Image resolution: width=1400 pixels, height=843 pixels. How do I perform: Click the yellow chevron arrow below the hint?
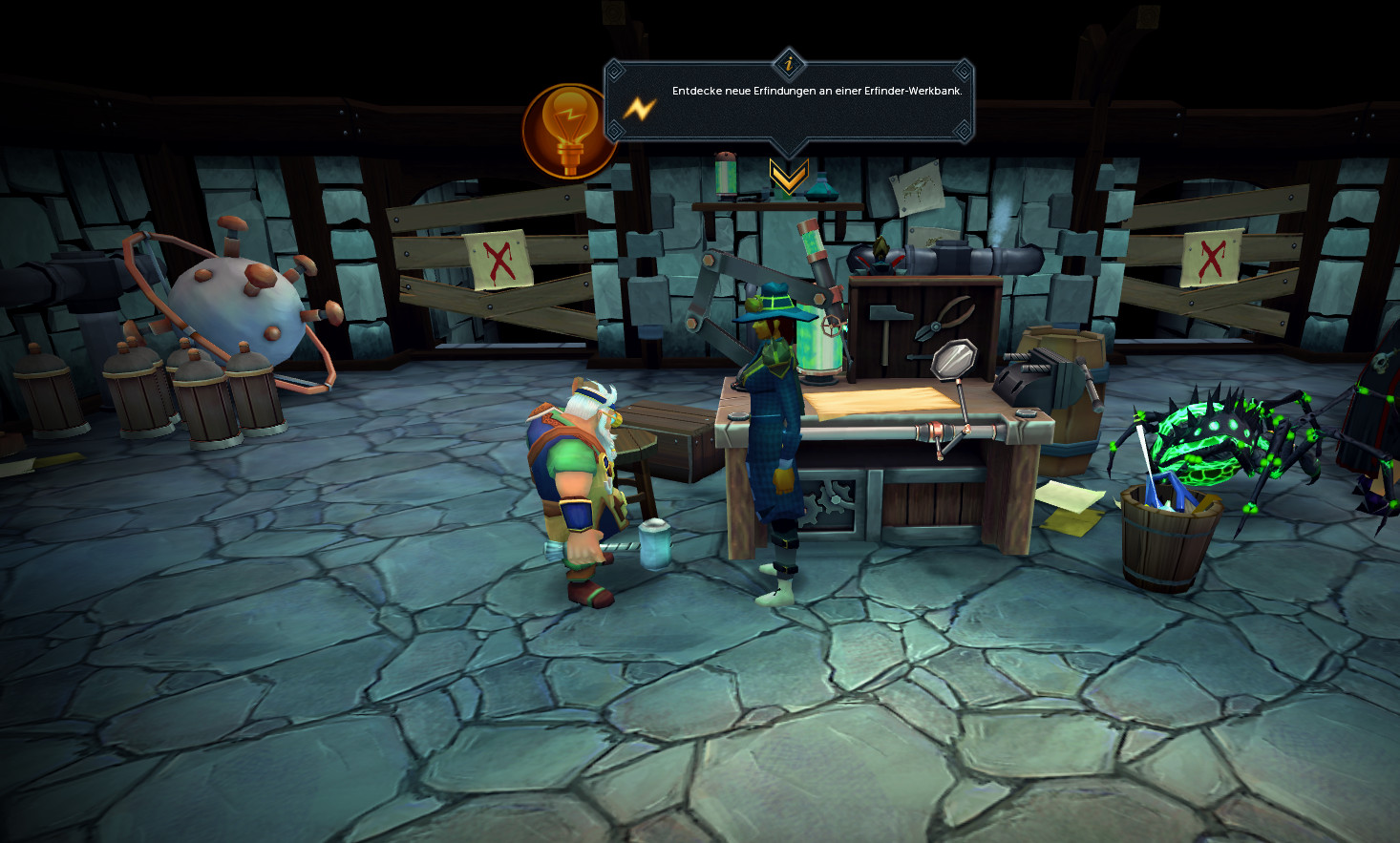click(789, 177)
